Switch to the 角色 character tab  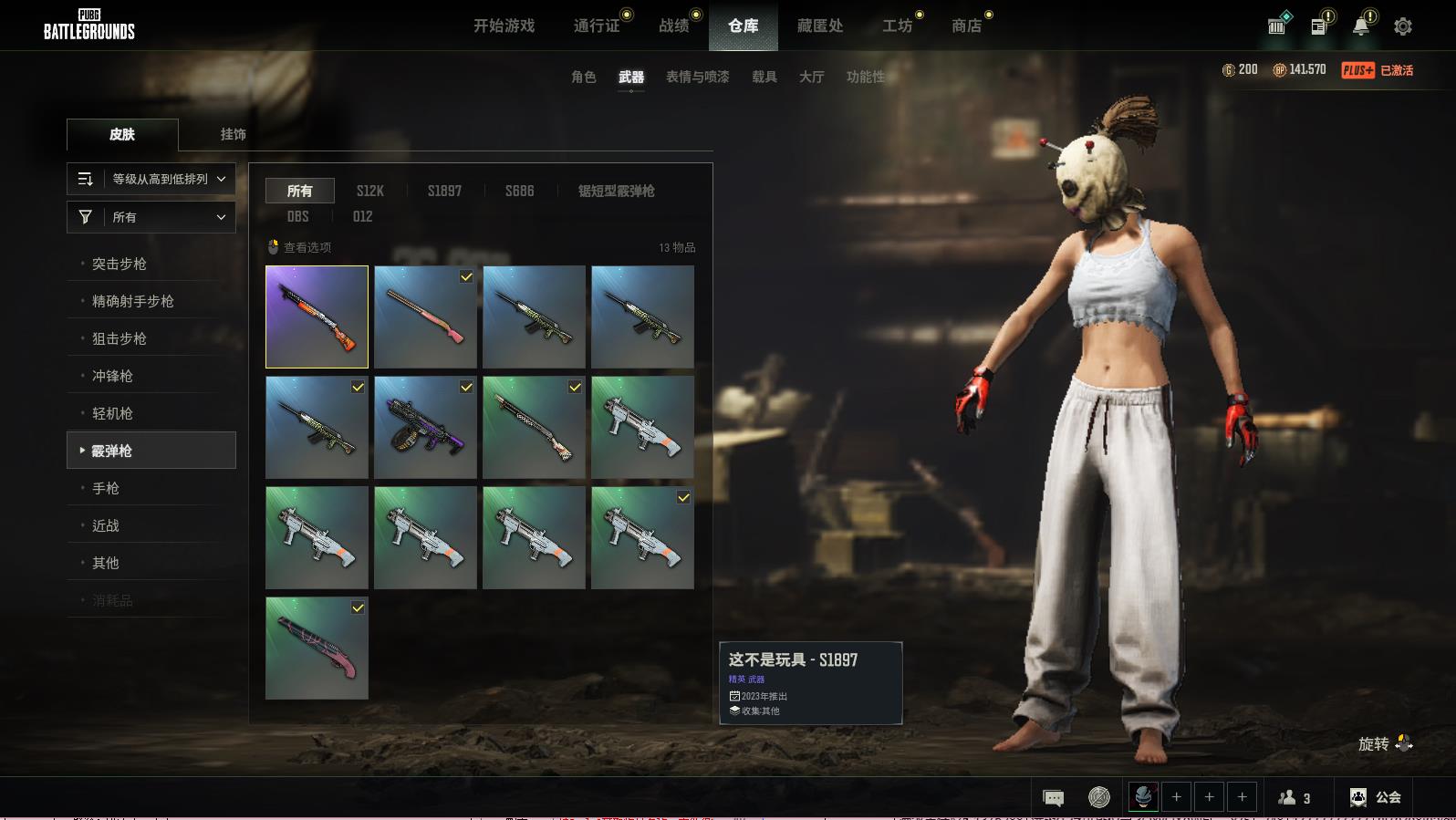[584, 77]
